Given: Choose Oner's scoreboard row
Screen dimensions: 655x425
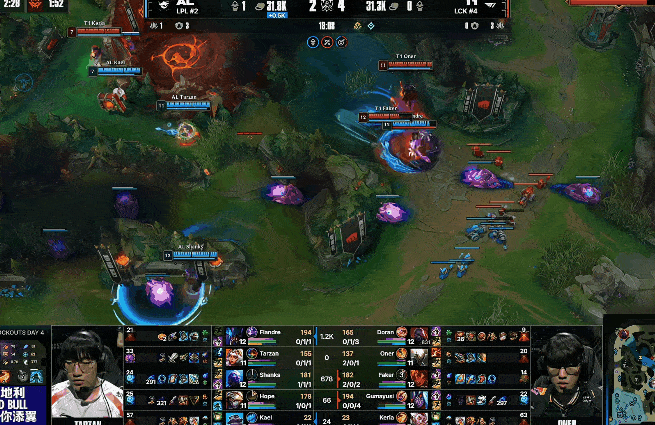Looking at the screenshot, I should pyautogui.click(x=400, y=355).
